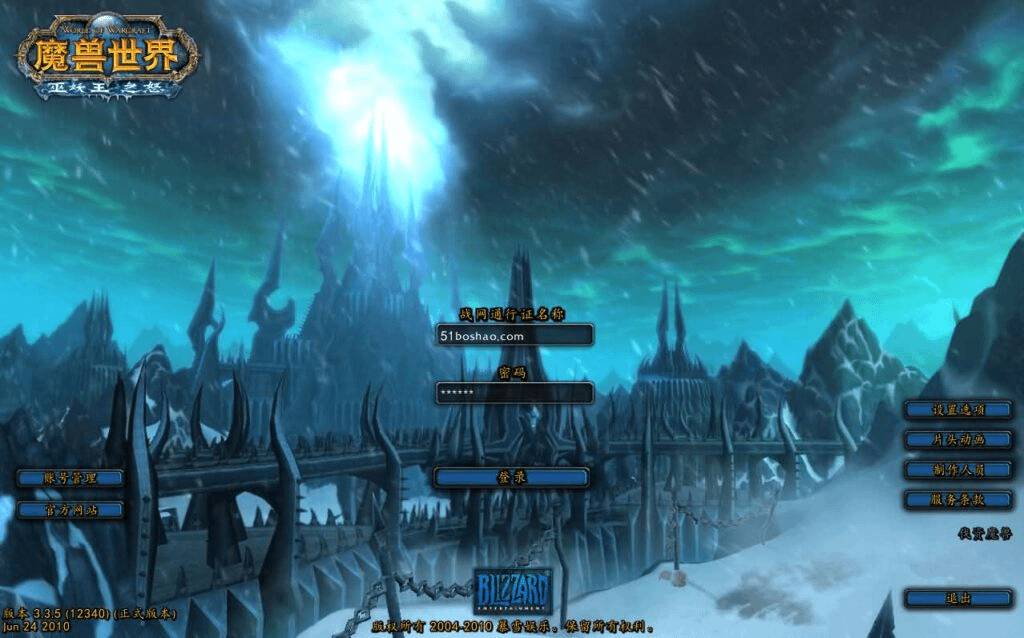
Task: Open the 设置选项 options menu
Action: (958, 410)
